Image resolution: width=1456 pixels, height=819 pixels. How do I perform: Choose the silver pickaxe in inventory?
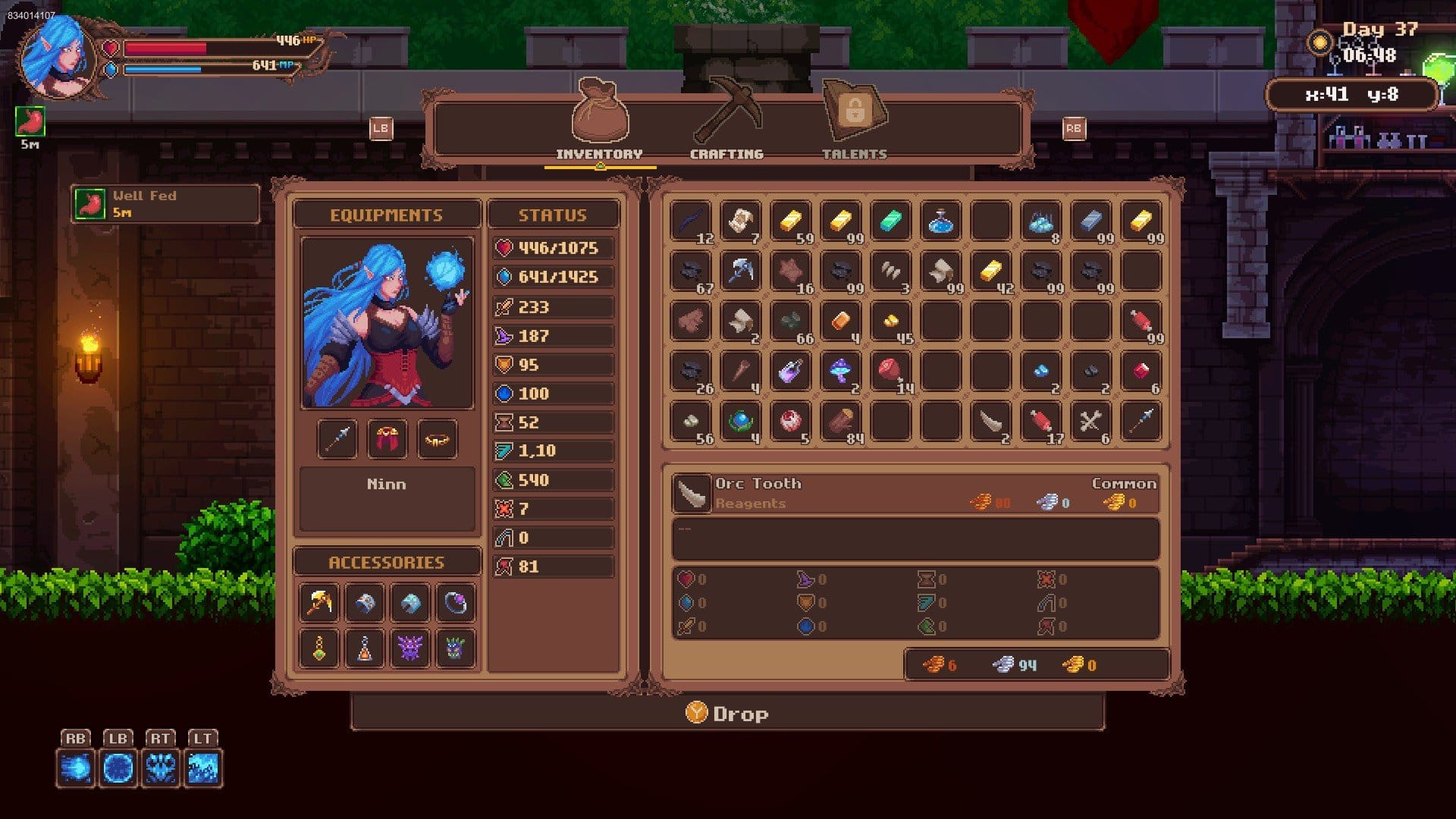tap(740, 271)
